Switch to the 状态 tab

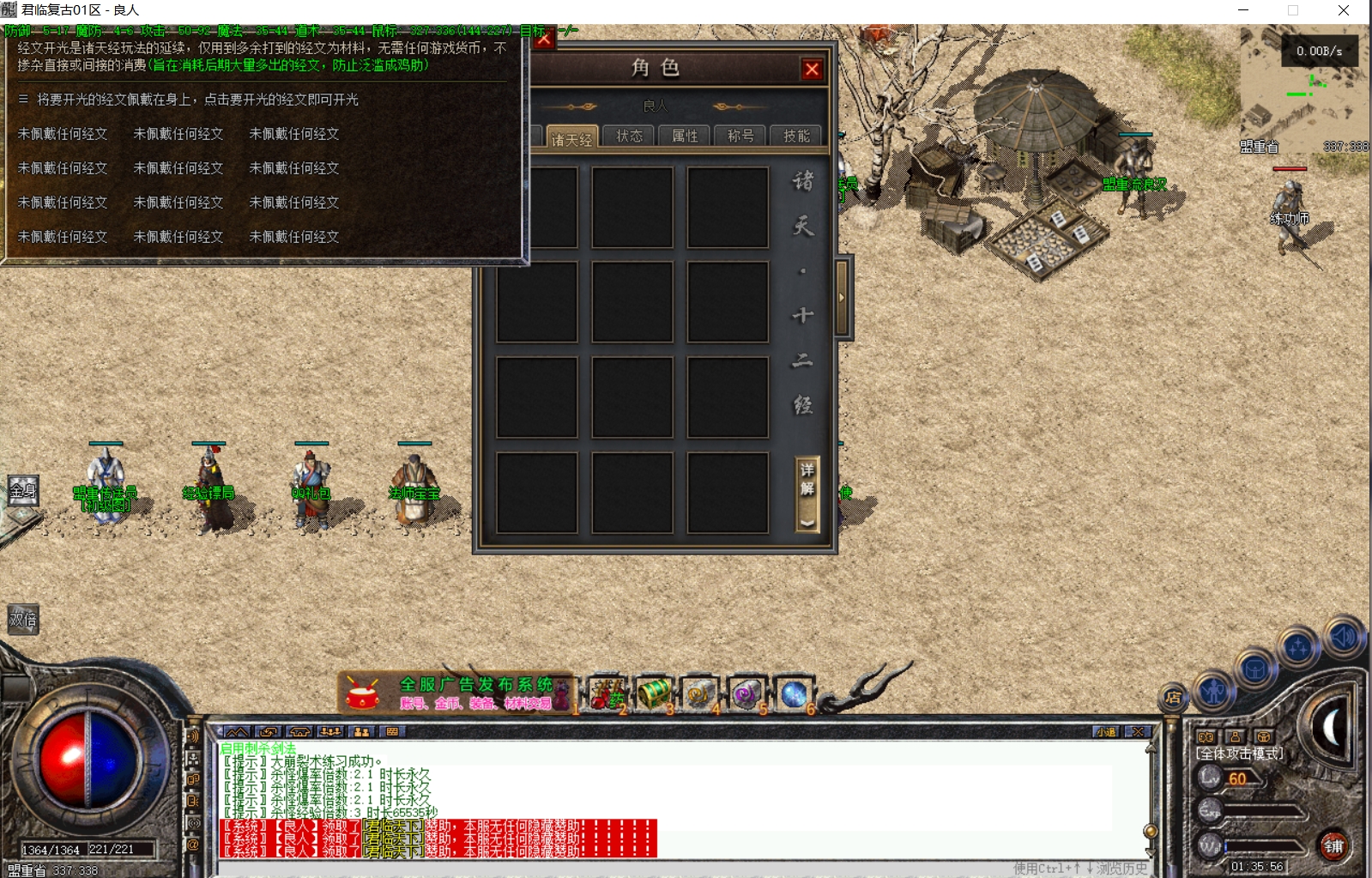pyautogui.click(x=629, y=136)
